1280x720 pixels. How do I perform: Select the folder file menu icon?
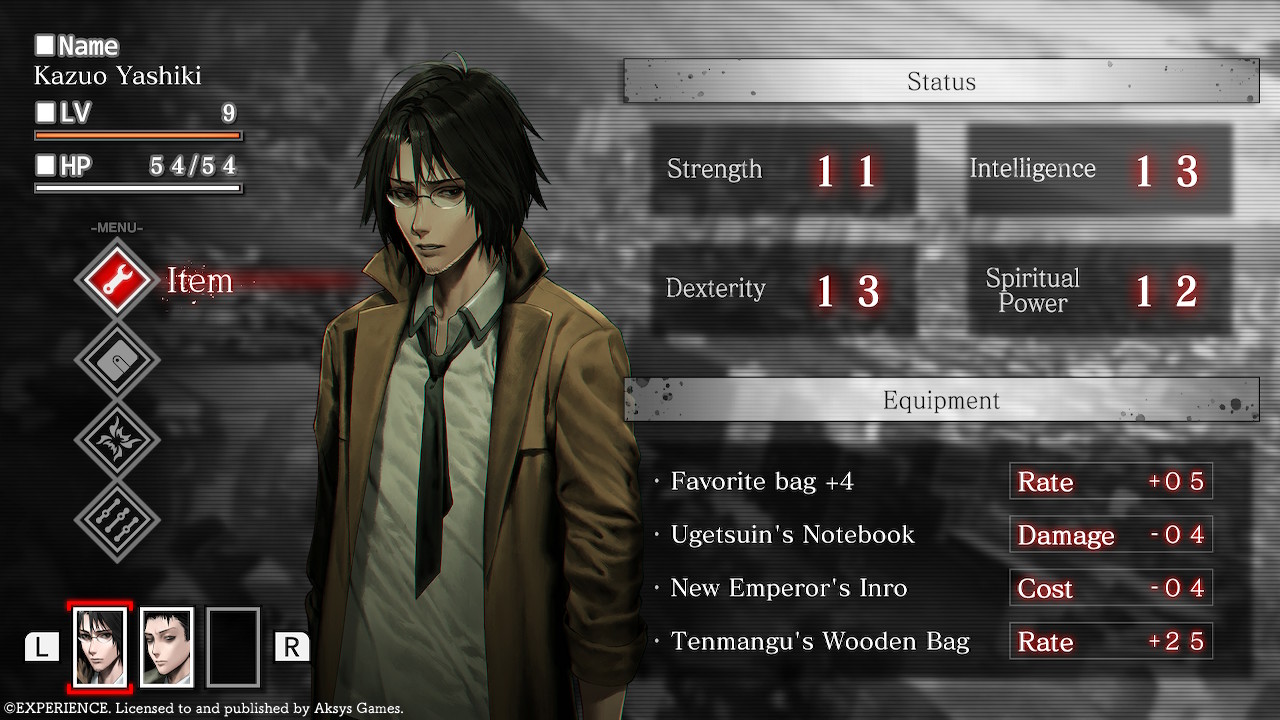(117, 361)
